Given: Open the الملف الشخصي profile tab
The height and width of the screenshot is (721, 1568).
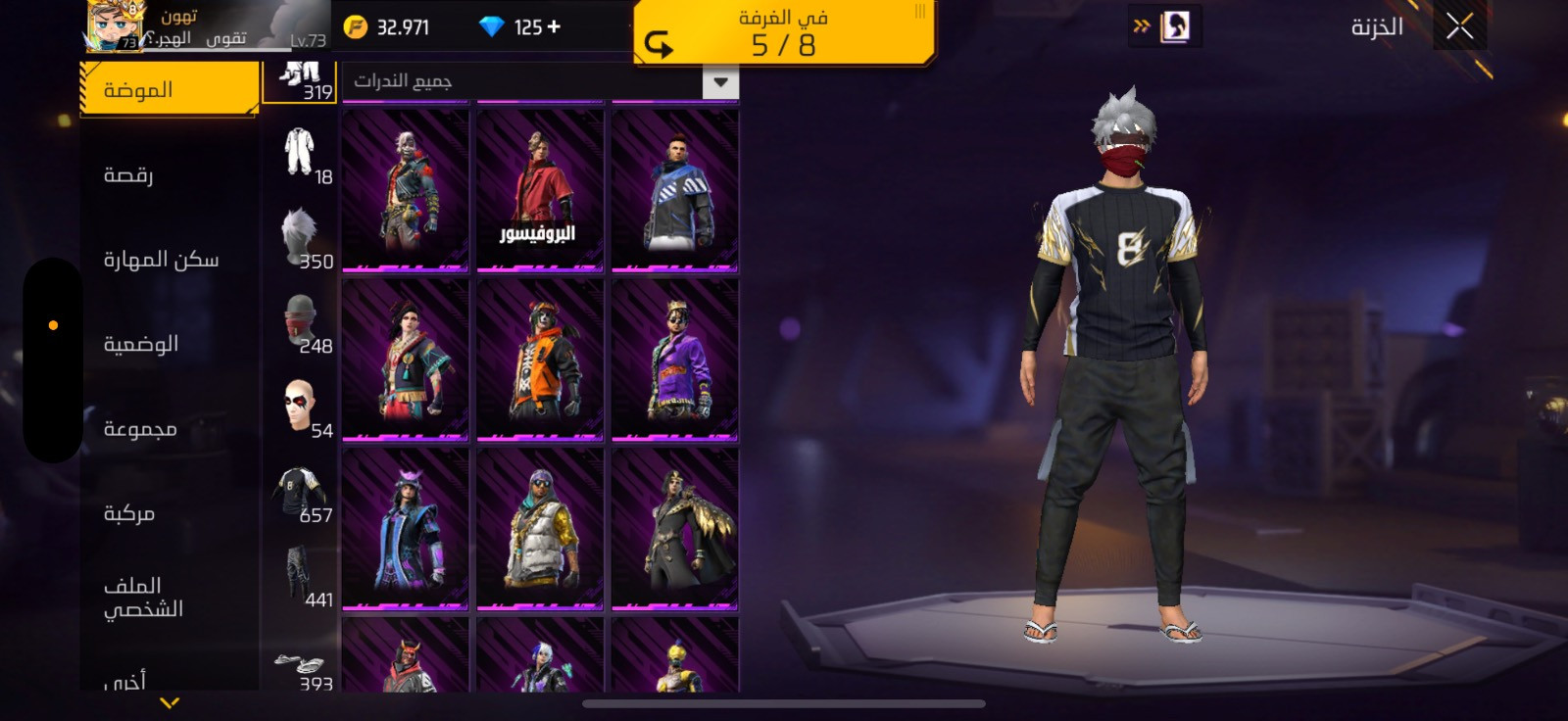Looking at the screenshot, I should [143, 597].
